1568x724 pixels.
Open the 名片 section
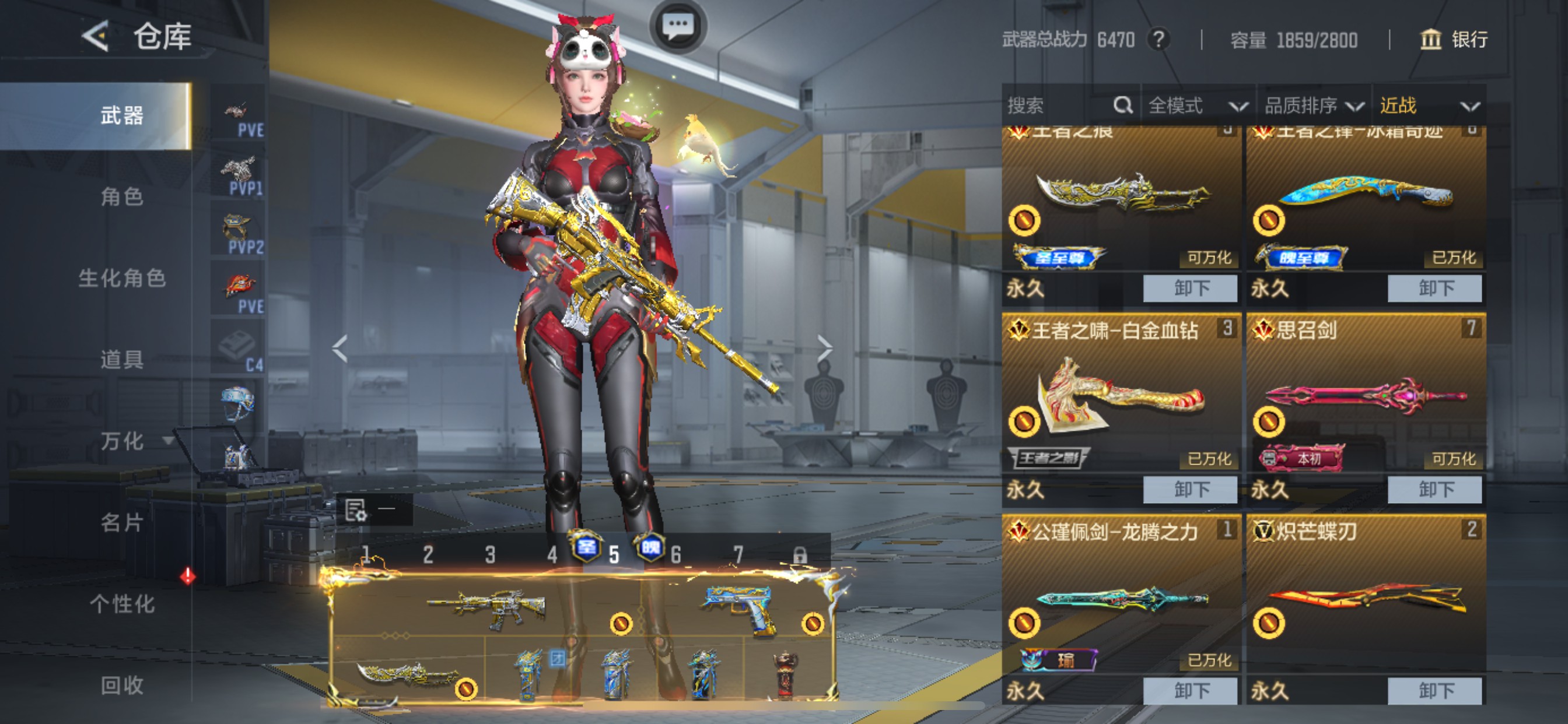tap(122, 523)
